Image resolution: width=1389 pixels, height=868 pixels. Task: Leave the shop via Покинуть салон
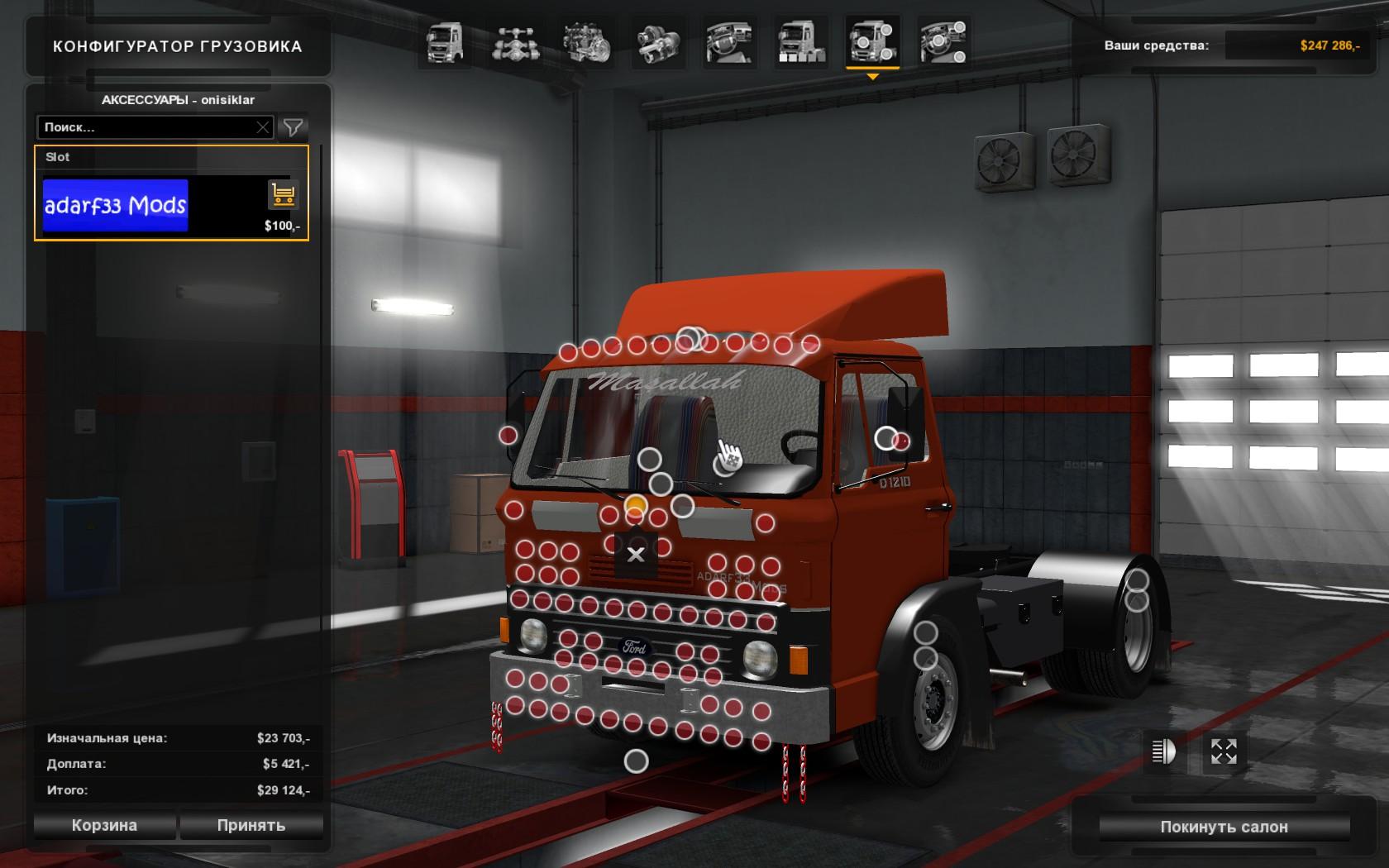coord(1224,827)
